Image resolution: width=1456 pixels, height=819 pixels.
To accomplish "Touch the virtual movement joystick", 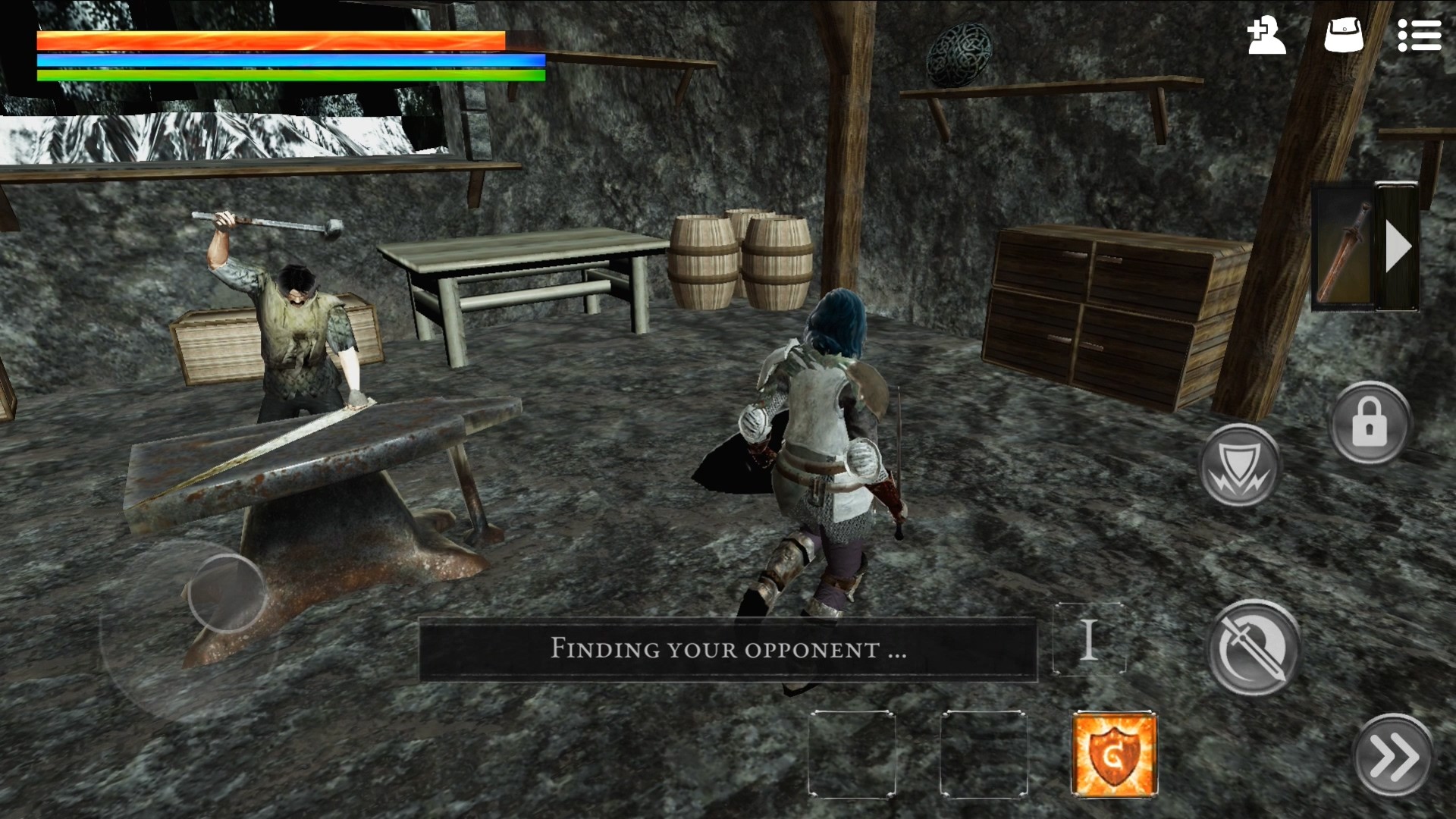I will [226, 594].
